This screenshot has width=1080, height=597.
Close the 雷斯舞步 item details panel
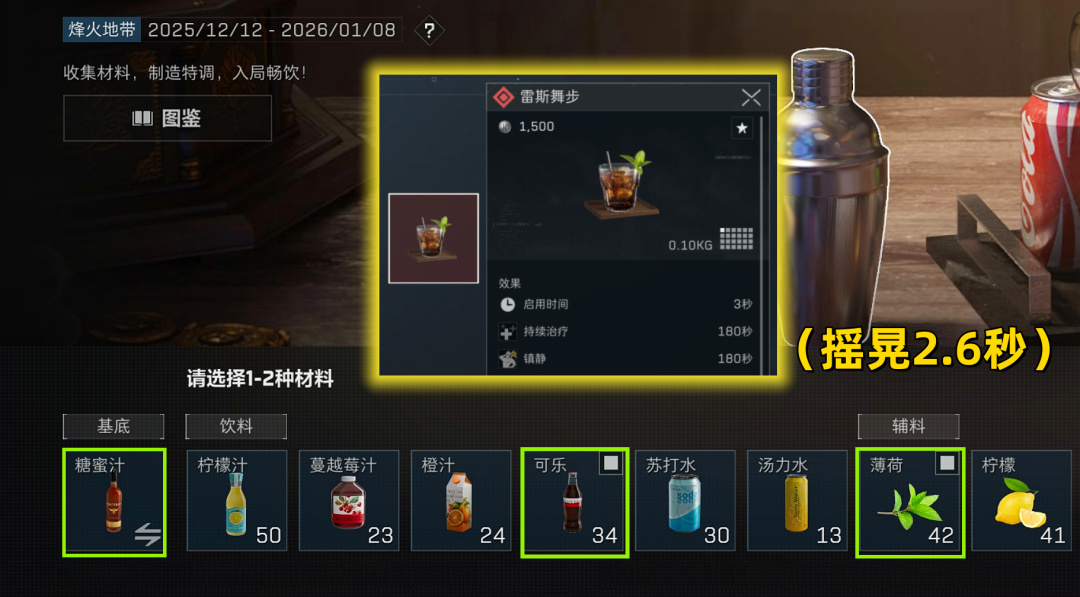tap(751, 97)
